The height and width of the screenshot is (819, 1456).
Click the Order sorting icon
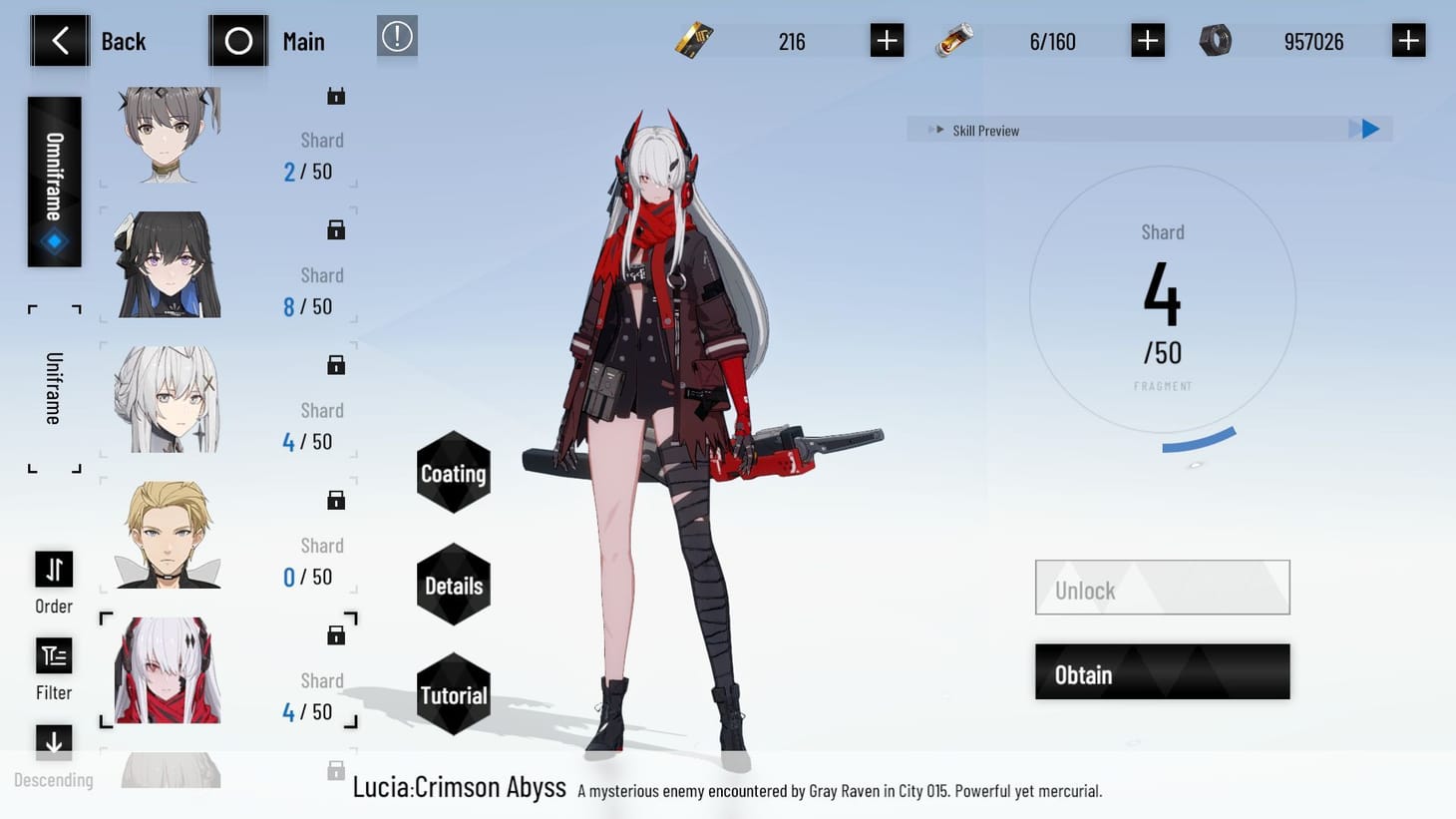(x=53, y=569)
